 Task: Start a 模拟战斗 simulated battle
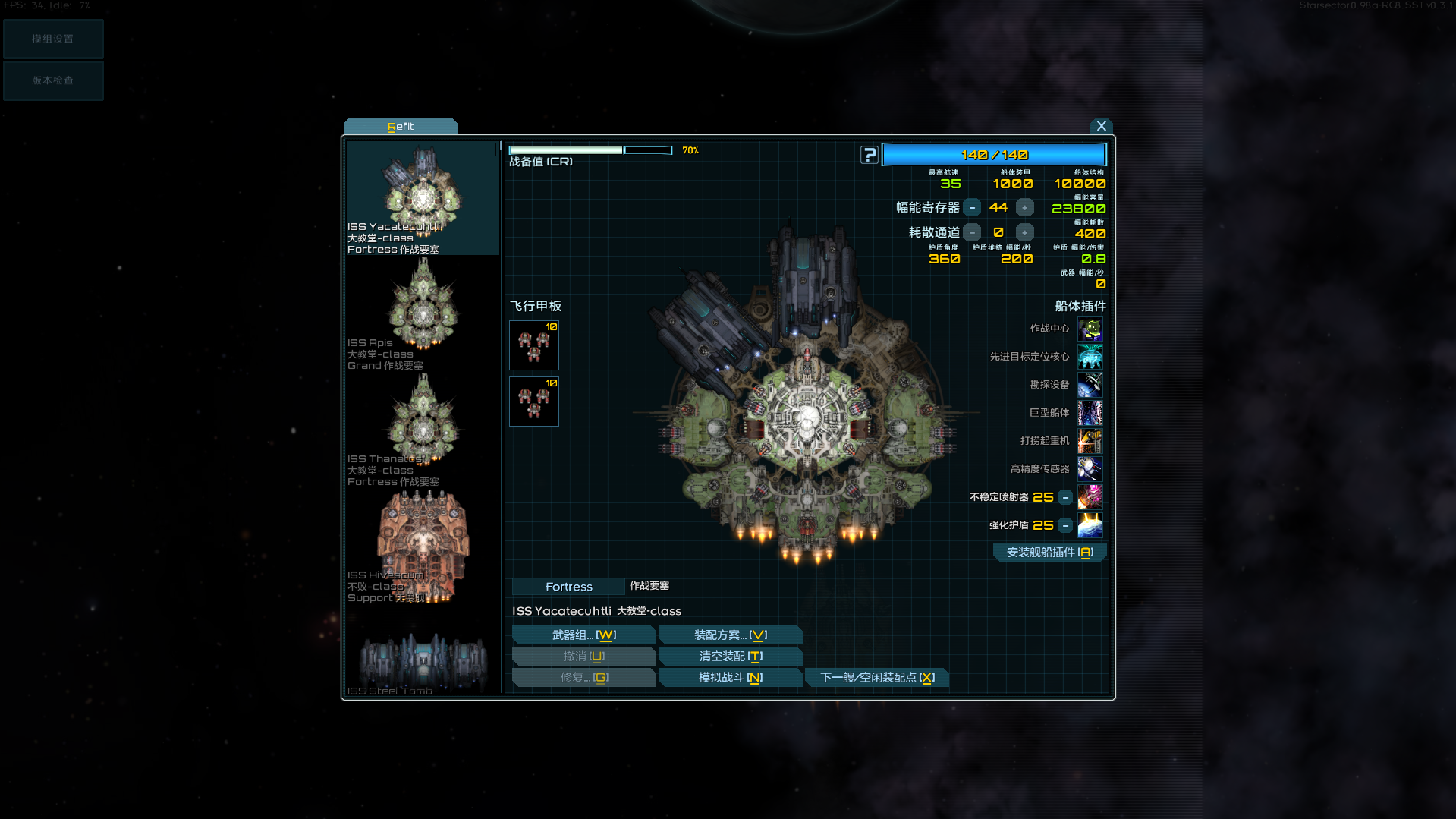(730, 678)
